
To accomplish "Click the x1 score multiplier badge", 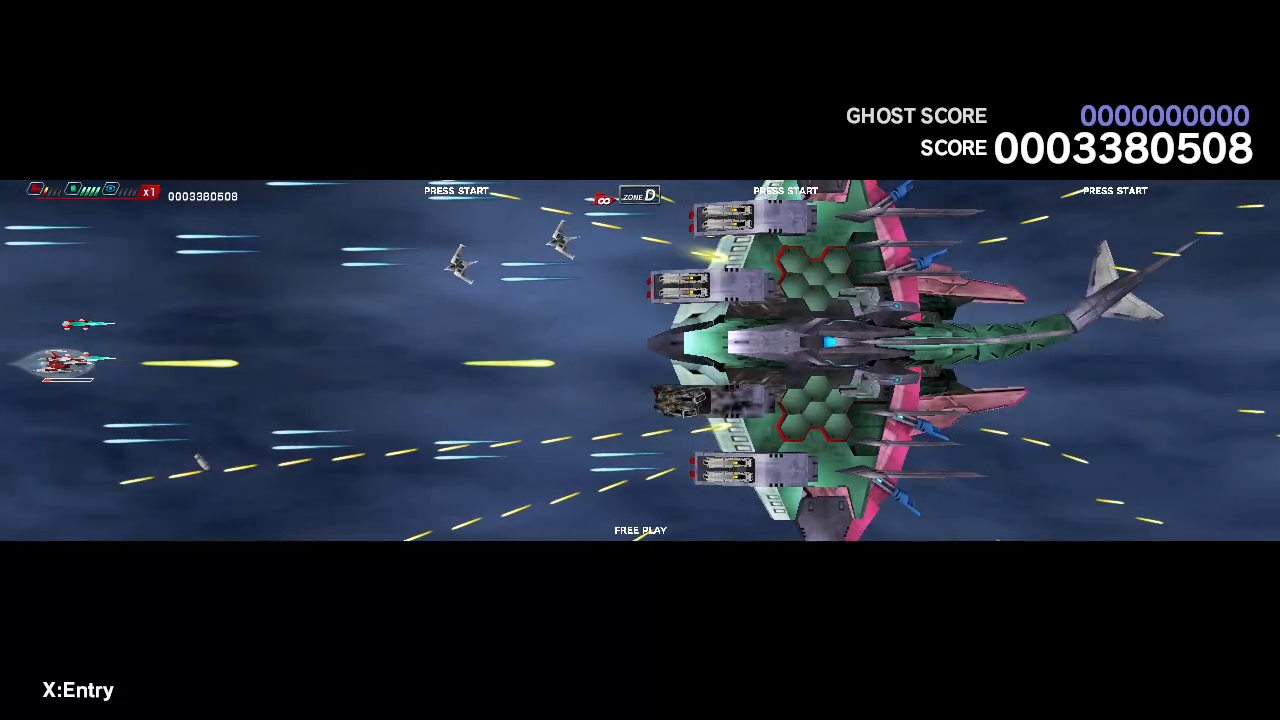I will click(x=149, y=192).
